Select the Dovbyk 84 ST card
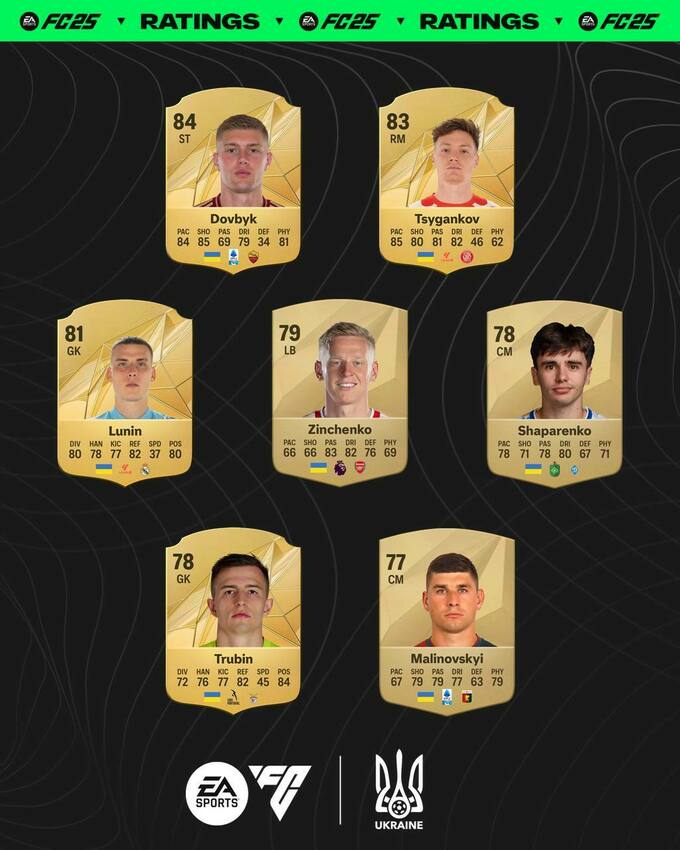The height and width of the screenshot is (850, 680). coord(233,180)
